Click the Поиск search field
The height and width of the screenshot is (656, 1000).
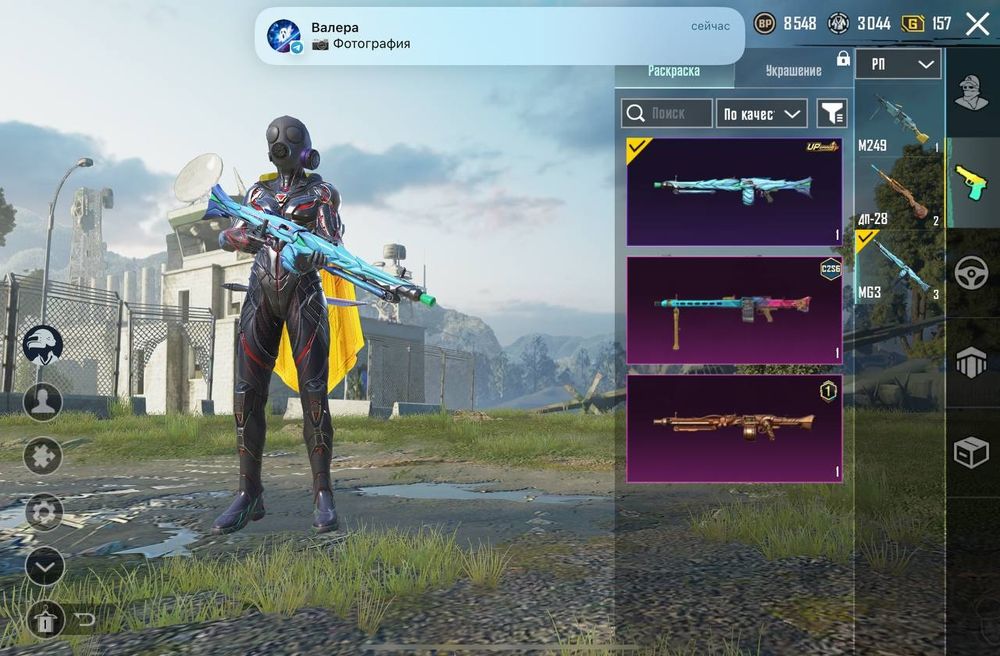[667, 113]
